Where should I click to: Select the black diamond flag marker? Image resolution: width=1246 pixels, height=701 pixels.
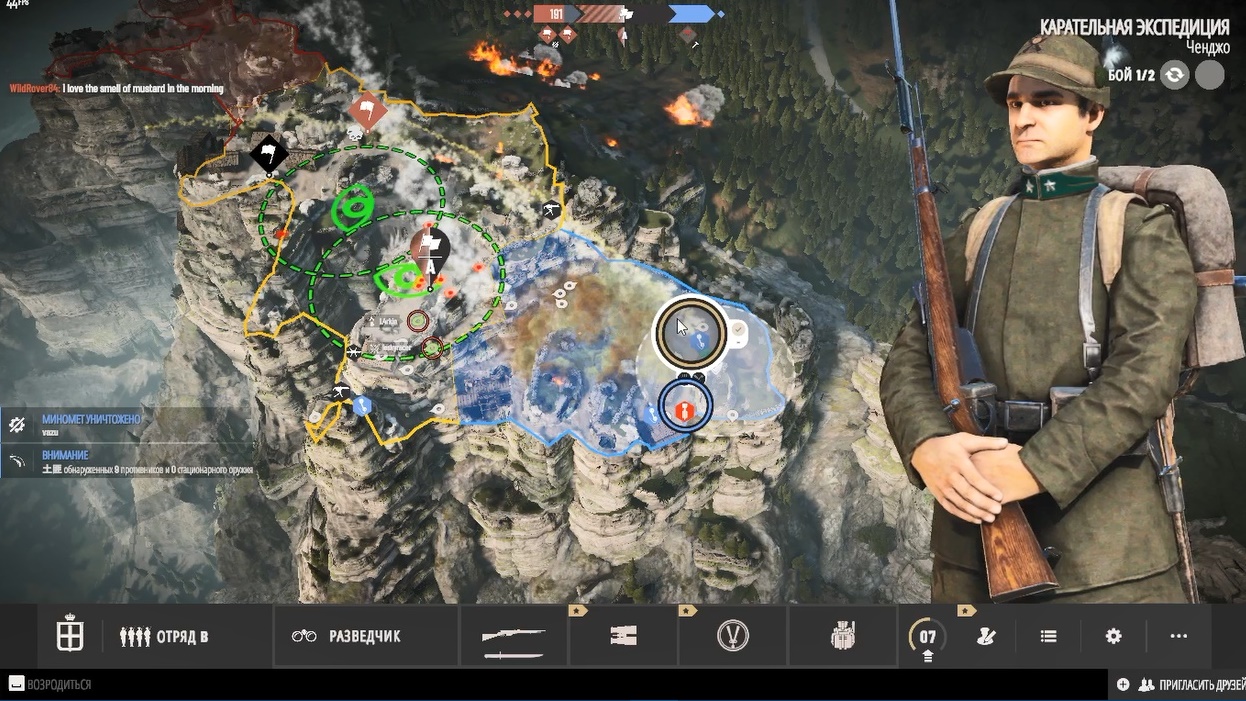(269, 153)
